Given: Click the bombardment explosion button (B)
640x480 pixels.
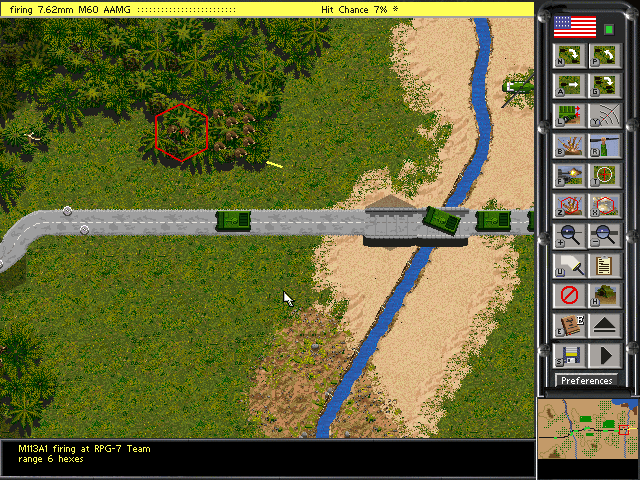Looking at the screenshot, I should click(x=569, y=146).
